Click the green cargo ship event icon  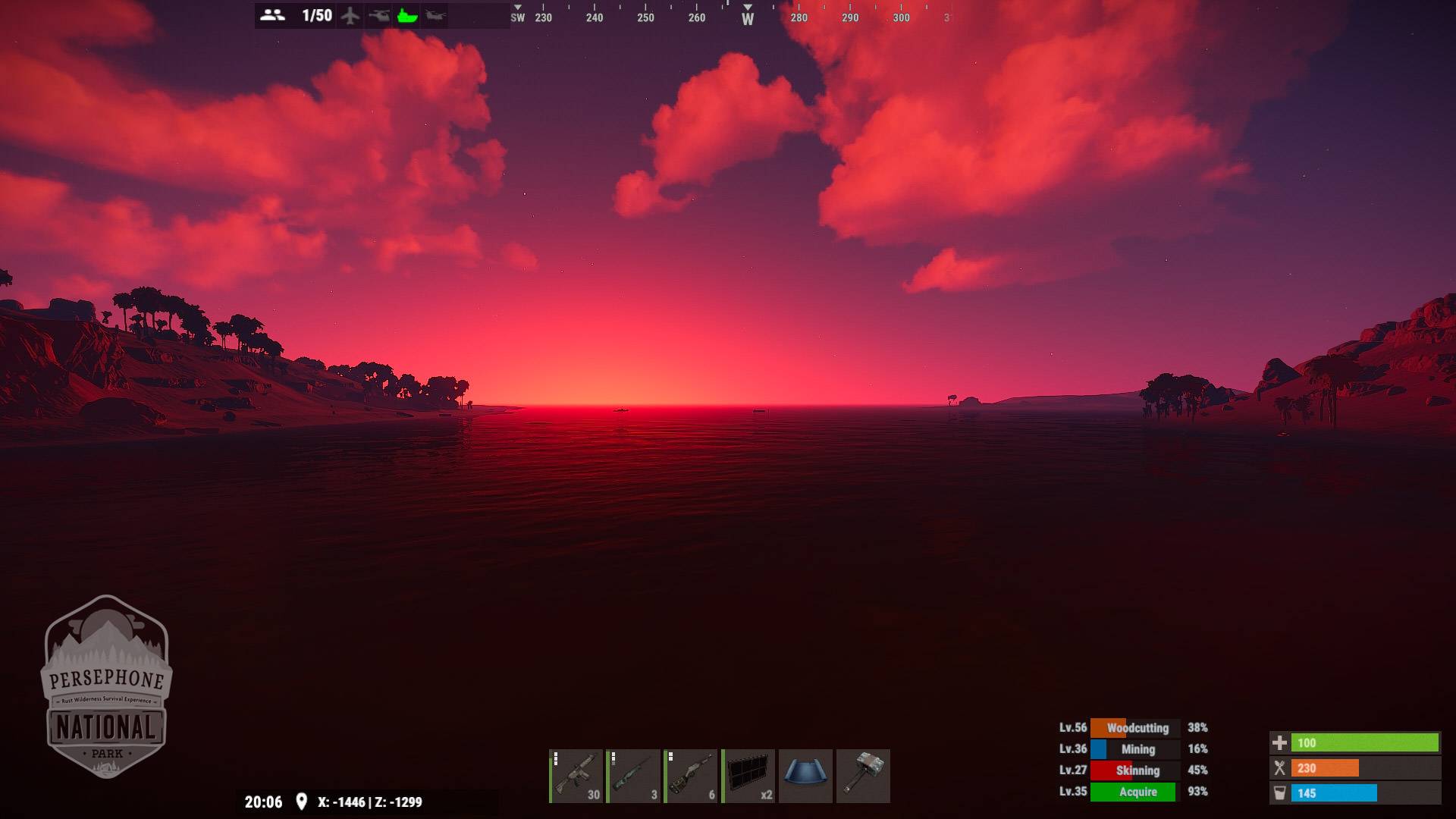point(407,15)
